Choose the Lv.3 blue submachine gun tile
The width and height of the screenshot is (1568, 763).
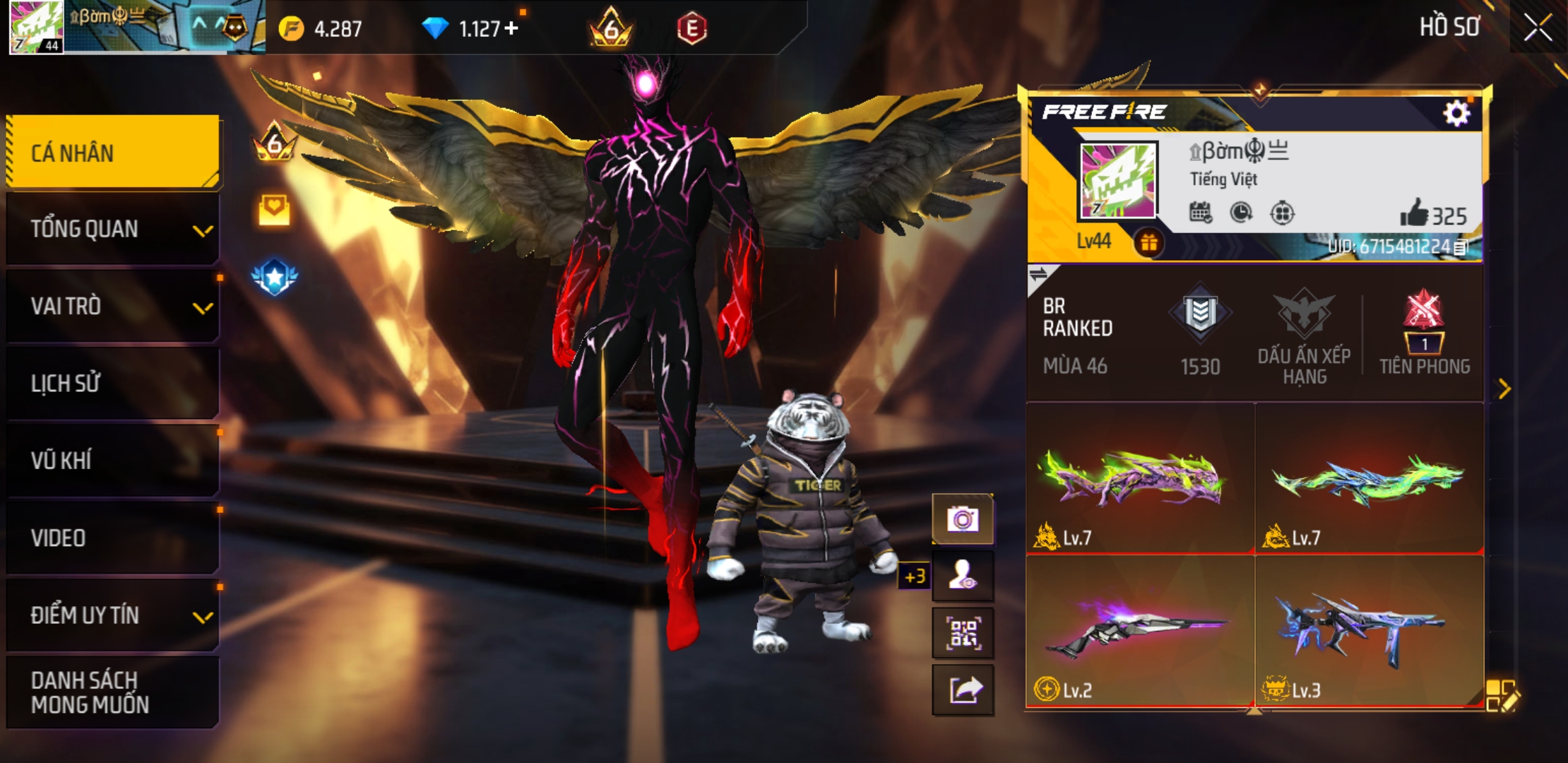(1369, 630)
